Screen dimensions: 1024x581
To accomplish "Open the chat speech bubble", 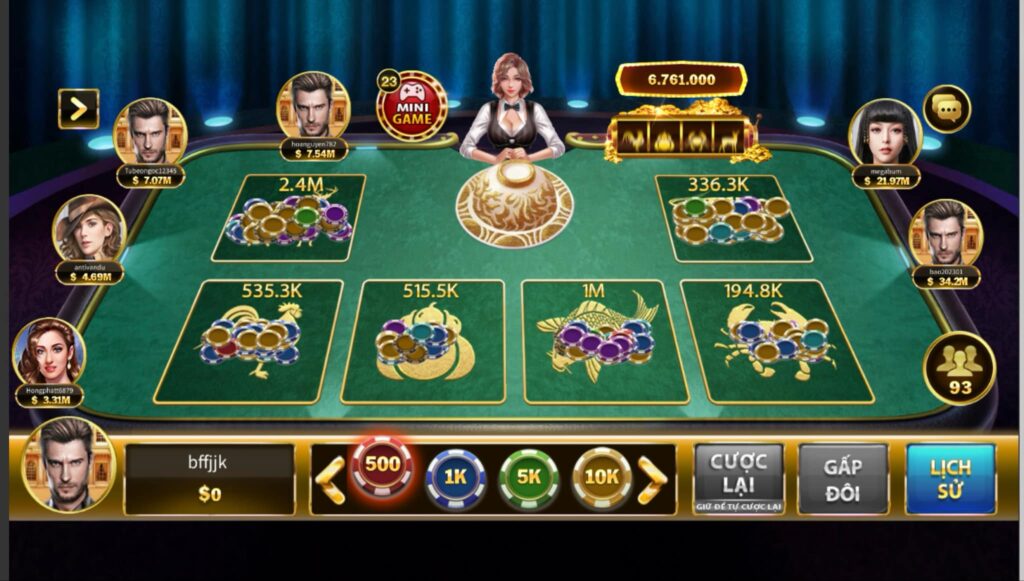I will pyautogui.click(x=946, y=109).
